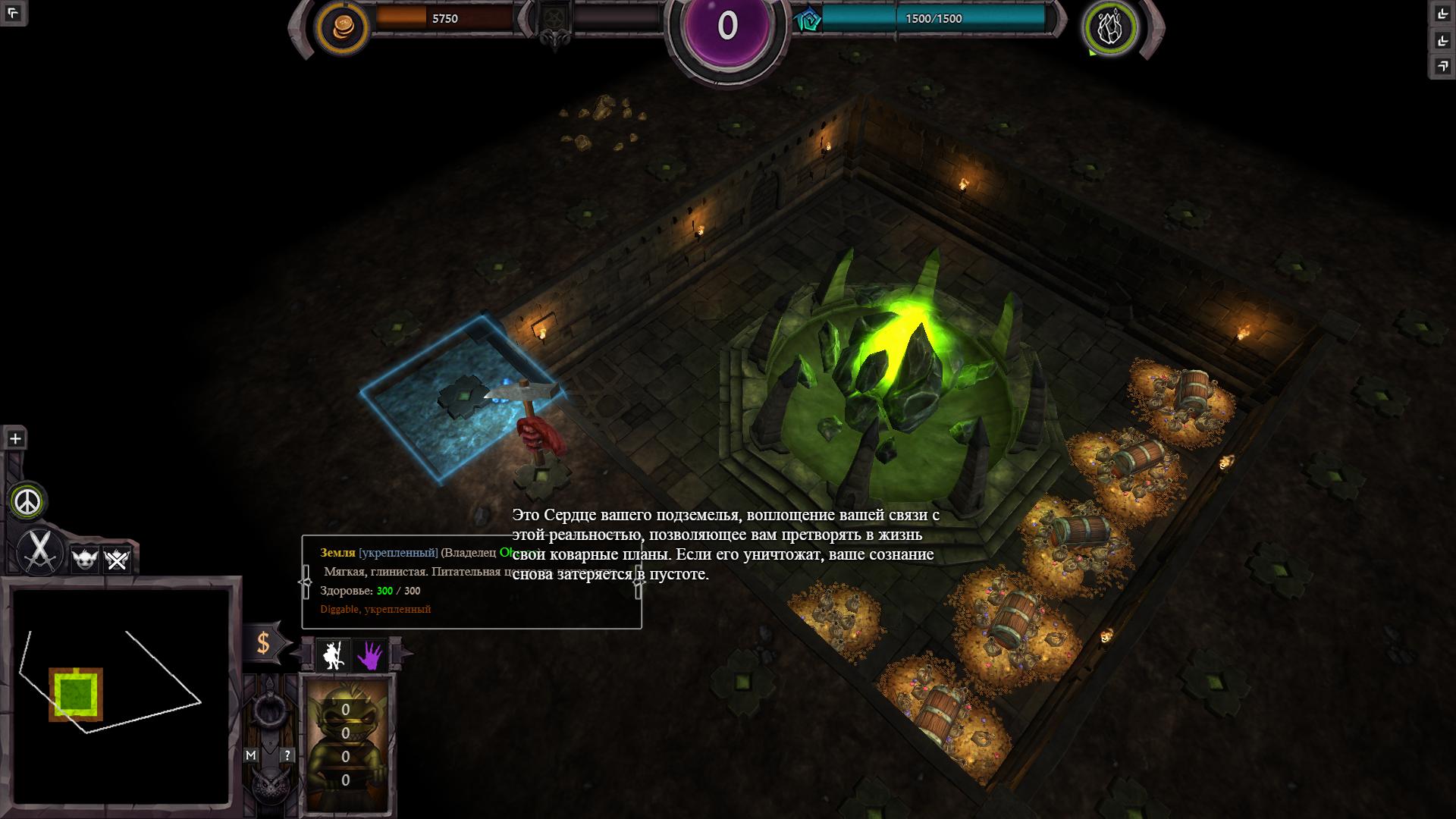Activate the crossed swords rally button
Viewport: 1456px width, 819px height.
[x=39, y=550]
